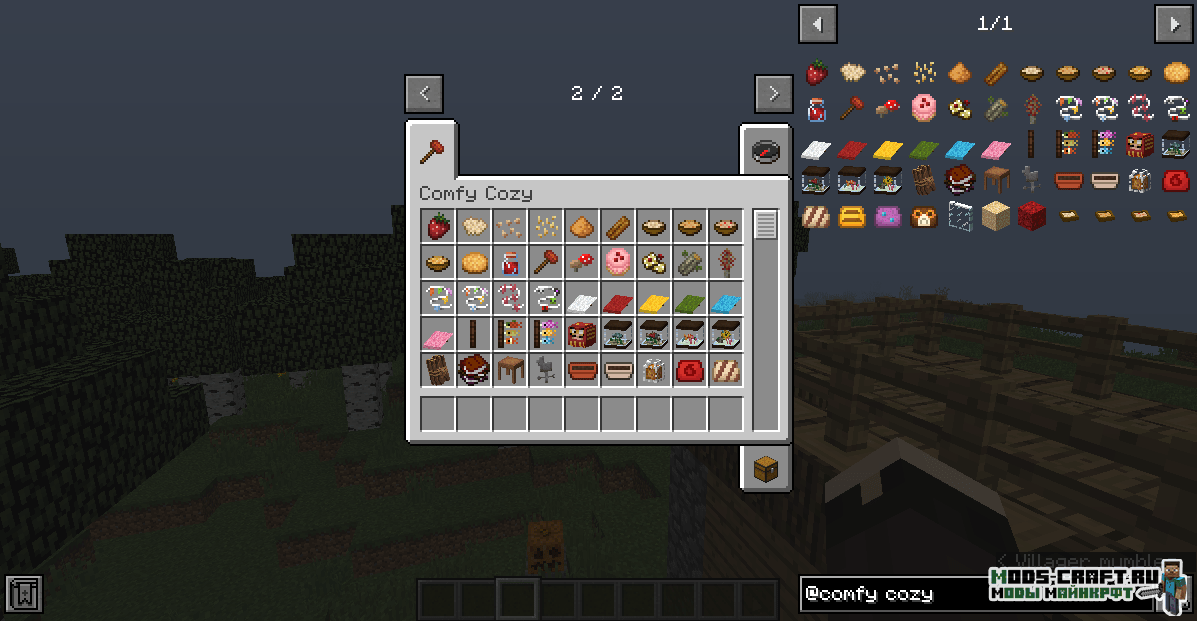Select the red mushroom item slot
1197x621 pixels.
coord(582,263)
